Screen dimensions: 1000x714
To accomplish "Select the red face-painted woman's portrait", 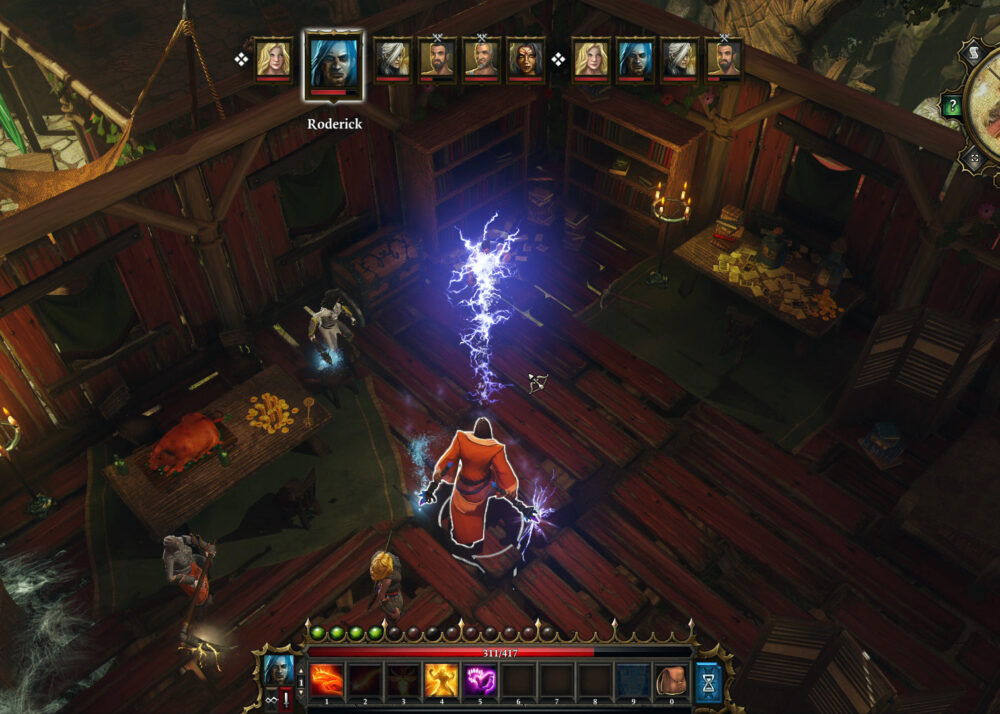I will [x=526, y=59].
